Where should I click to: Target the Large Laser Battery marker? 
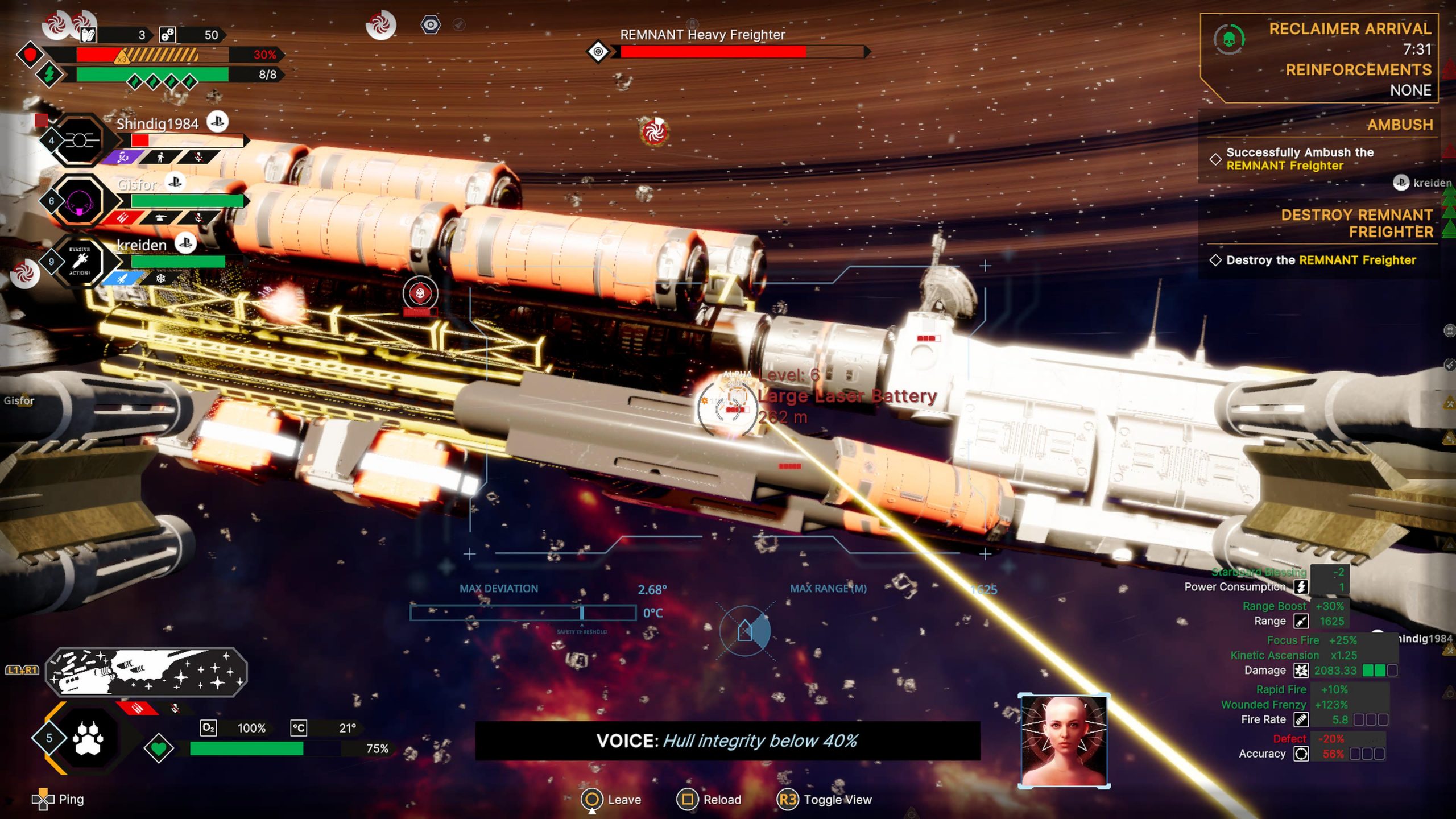tap(728, 408)
